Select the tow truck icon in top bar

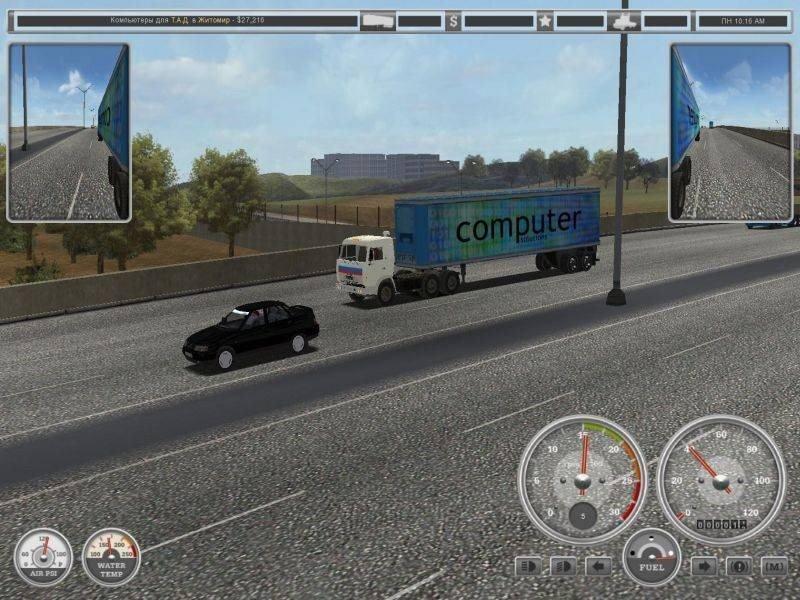click(623, 20)
